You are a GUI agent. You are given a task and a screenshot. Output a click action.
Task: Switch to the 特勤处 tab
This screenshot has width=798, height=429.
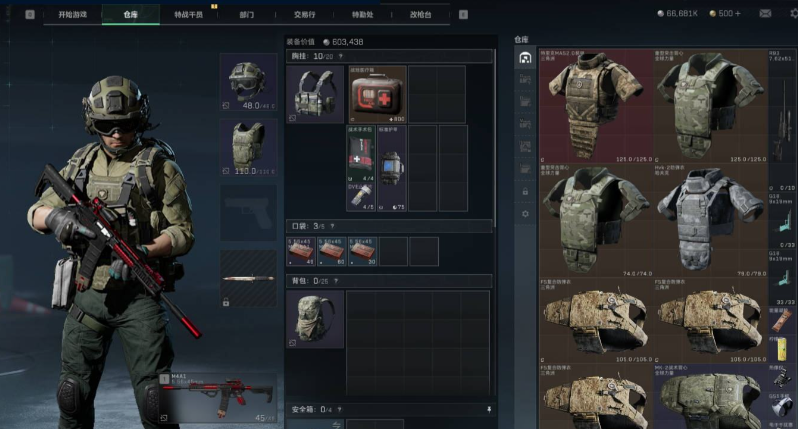363,15
